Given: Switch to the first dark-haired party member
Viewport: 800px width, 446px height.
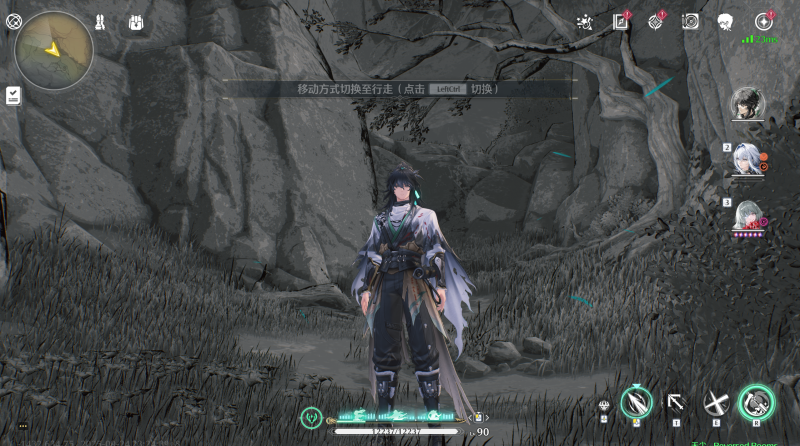Looking at the screenshot, I should click(746, 102).
